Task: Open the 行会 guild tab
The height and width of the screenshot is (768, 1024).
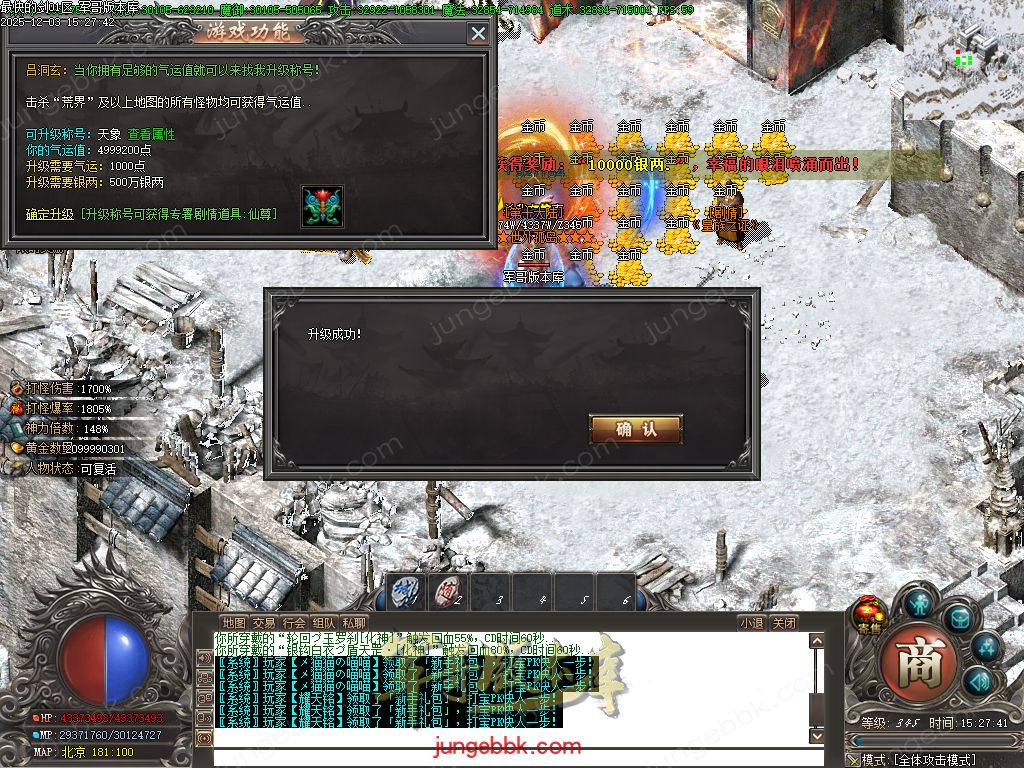Action: (x=294, y=622)
